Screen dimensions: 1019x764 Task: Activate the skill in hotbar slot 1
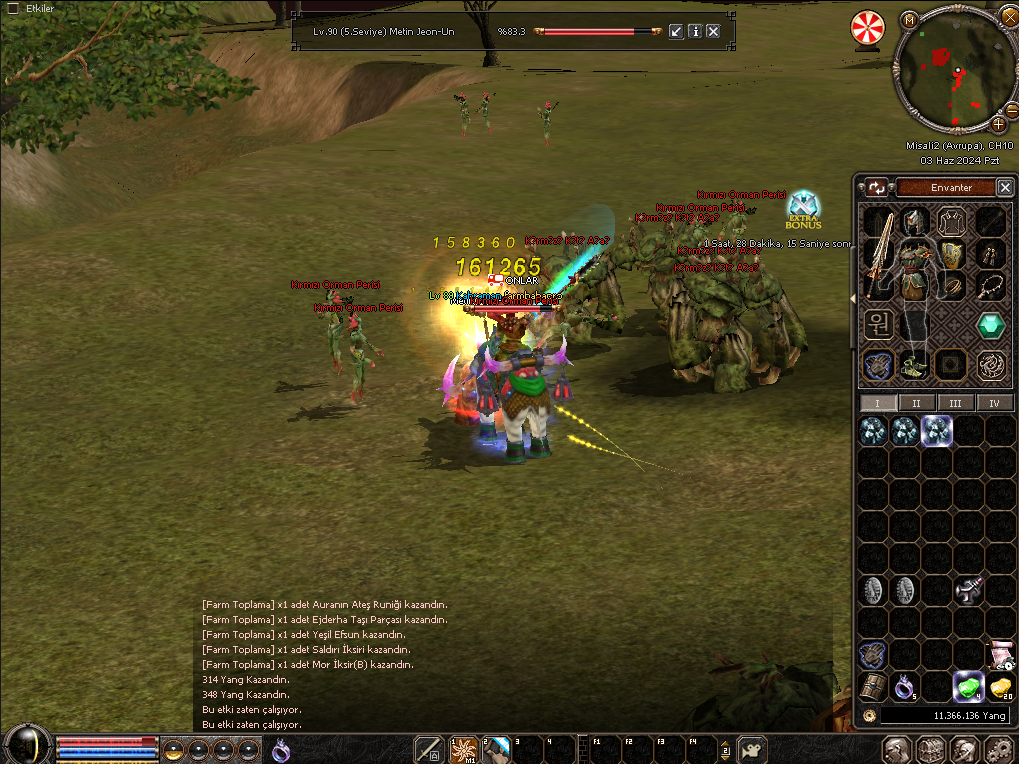[x=463, y=749]
